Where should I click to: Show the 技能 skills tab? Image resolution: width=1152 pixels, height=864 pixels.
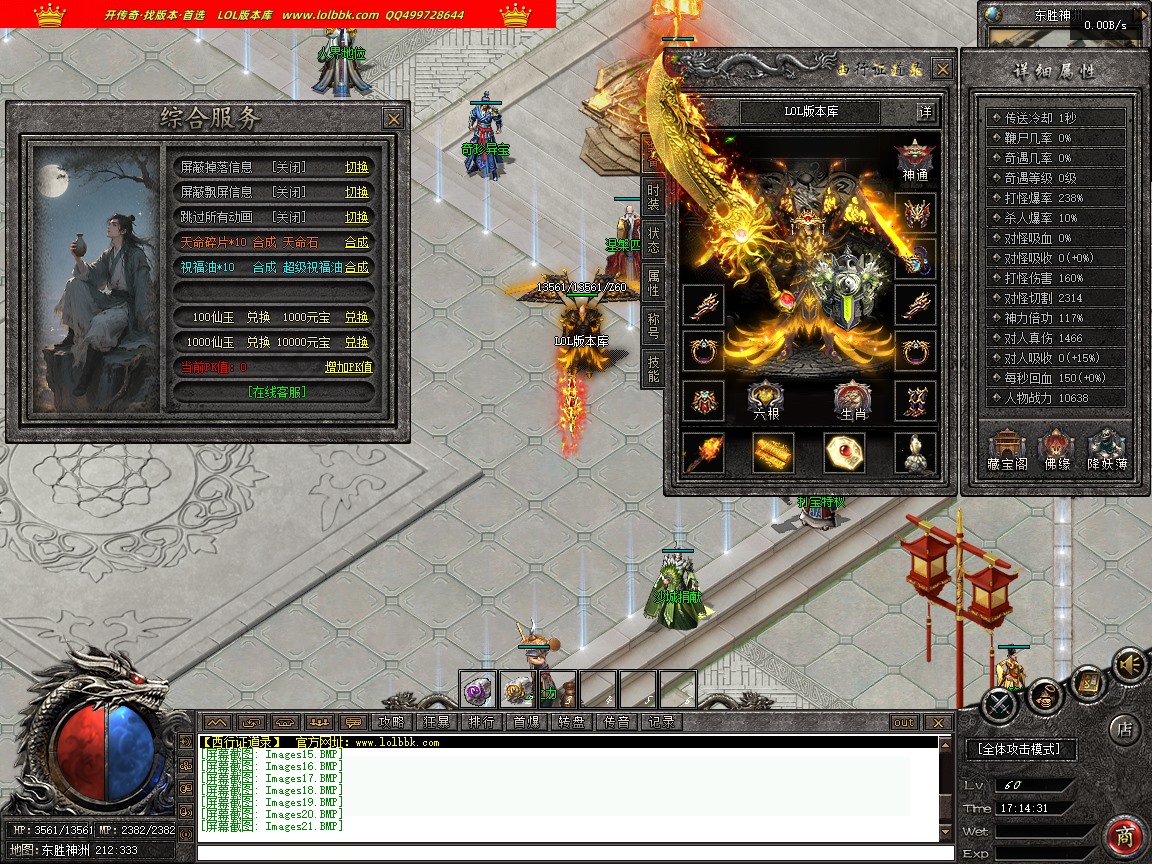pyautogui.click(x=653, y=368)
